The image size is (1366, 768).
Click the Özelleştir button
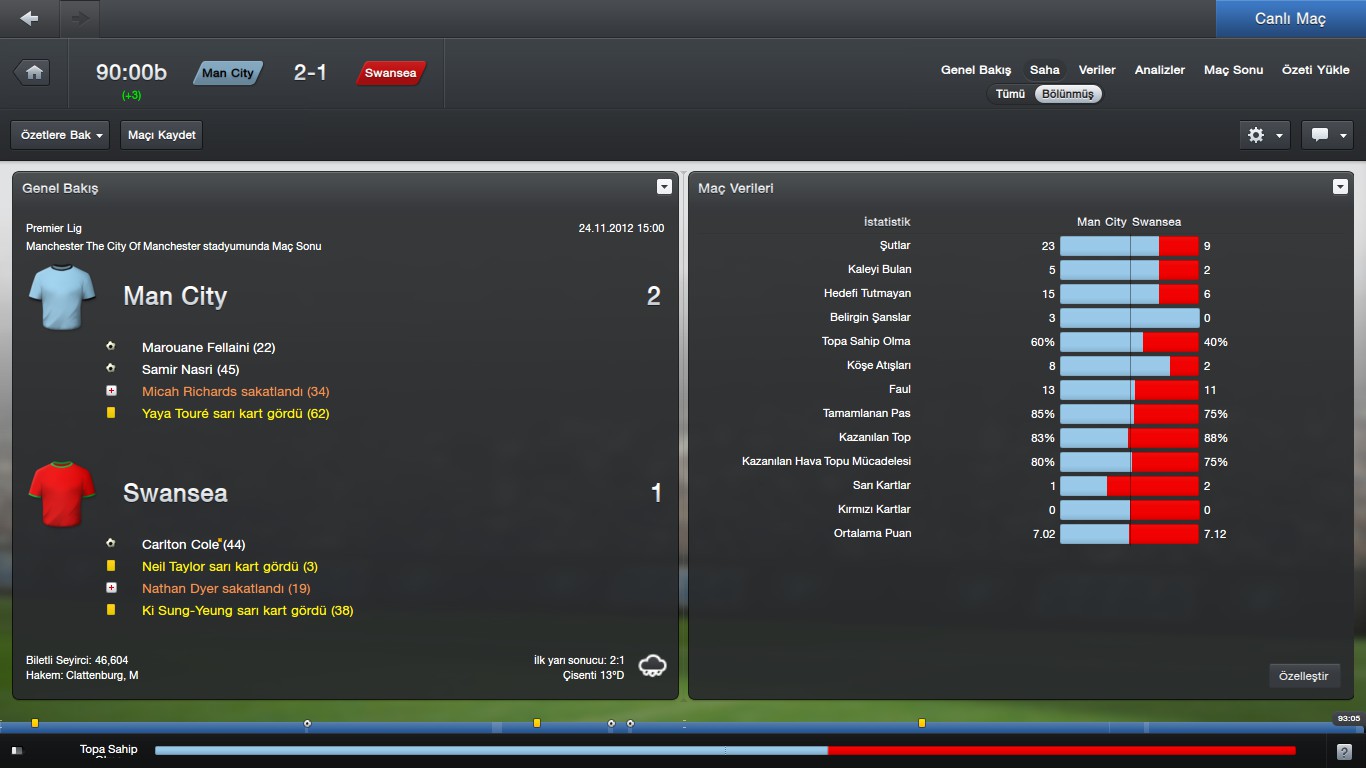(1304, 676)
